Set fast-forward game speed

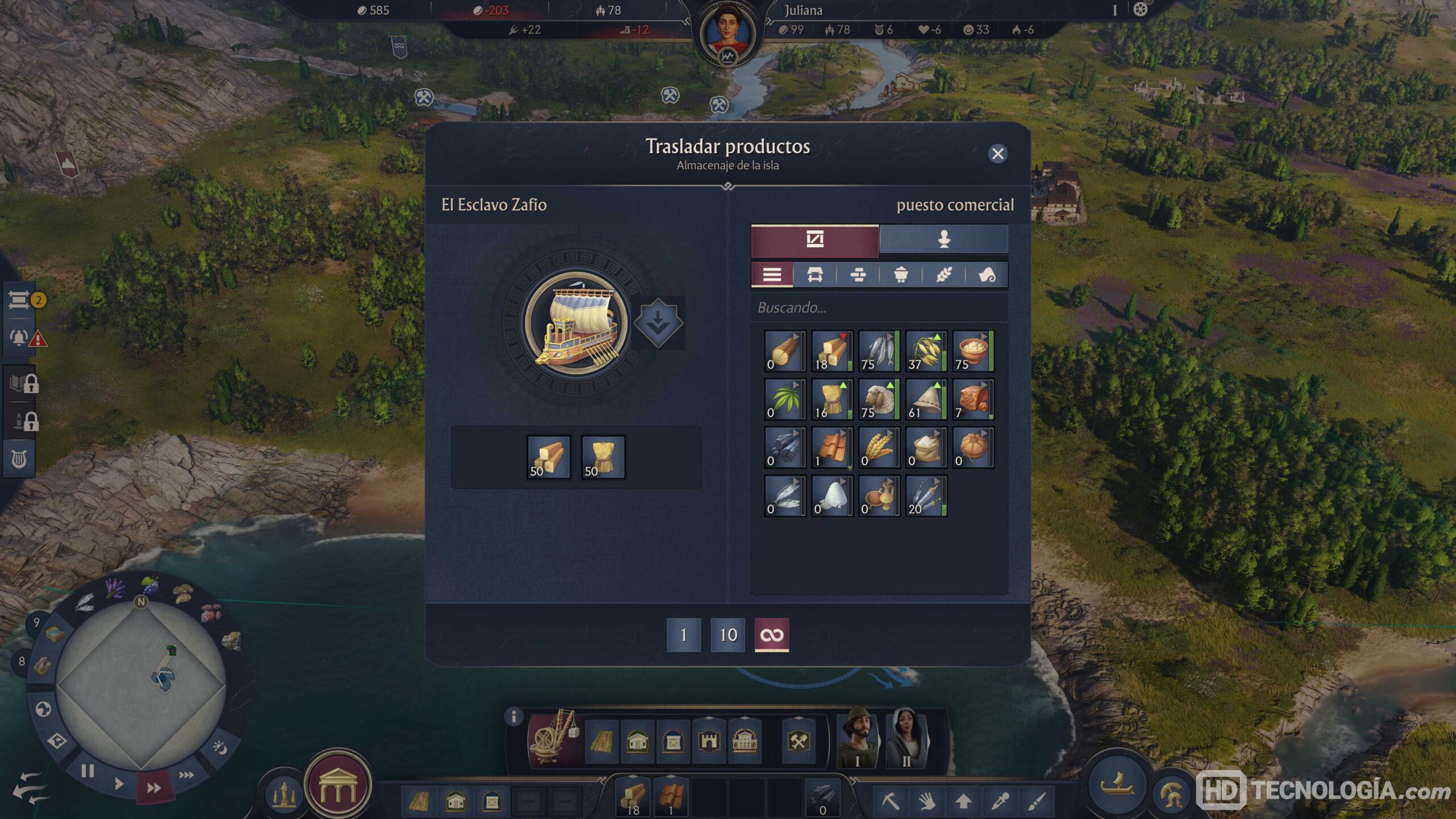coord(154,788)
